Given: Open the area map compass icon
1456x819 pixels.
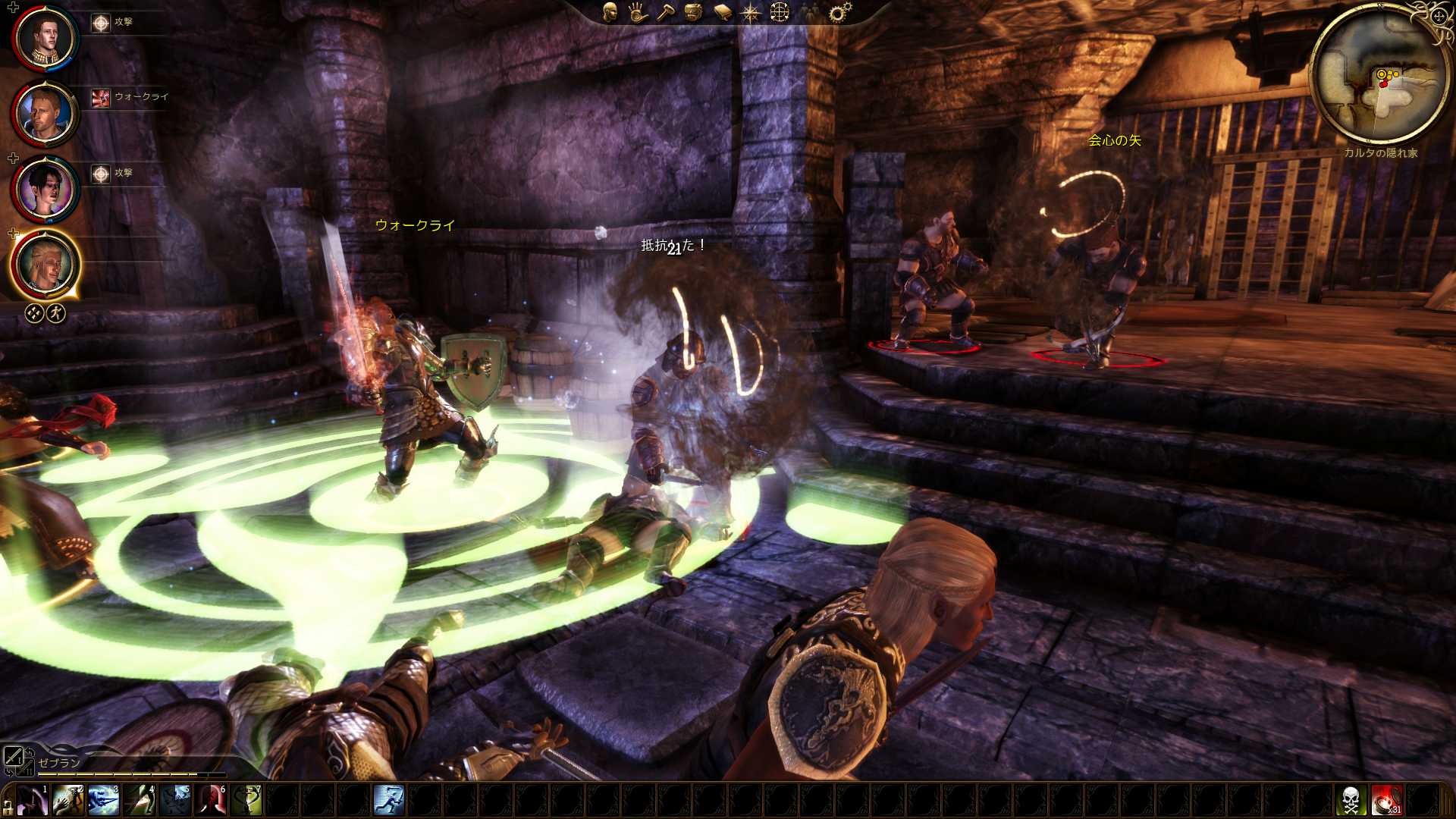Looking at the screenshot, I should 751,13.
